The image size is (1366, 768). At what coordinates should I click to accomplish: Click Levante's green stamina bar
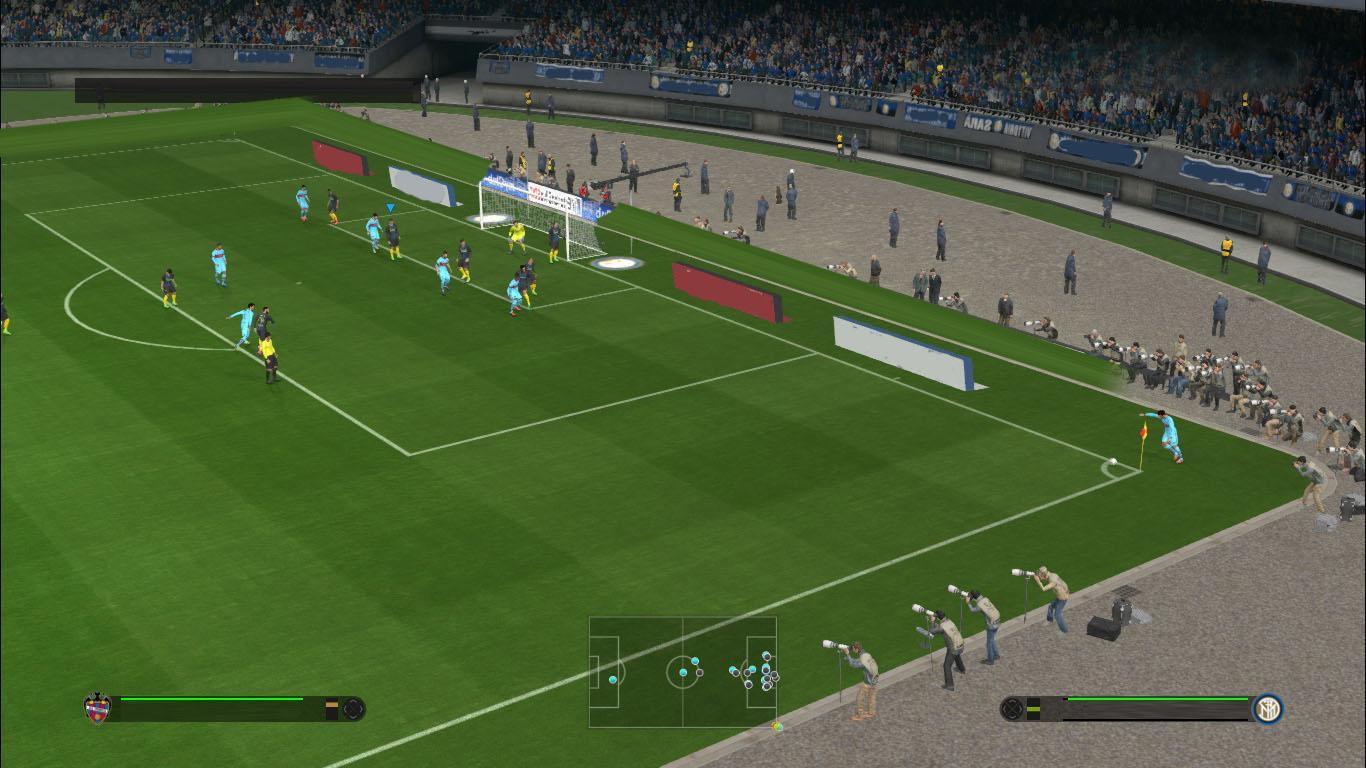210,699
